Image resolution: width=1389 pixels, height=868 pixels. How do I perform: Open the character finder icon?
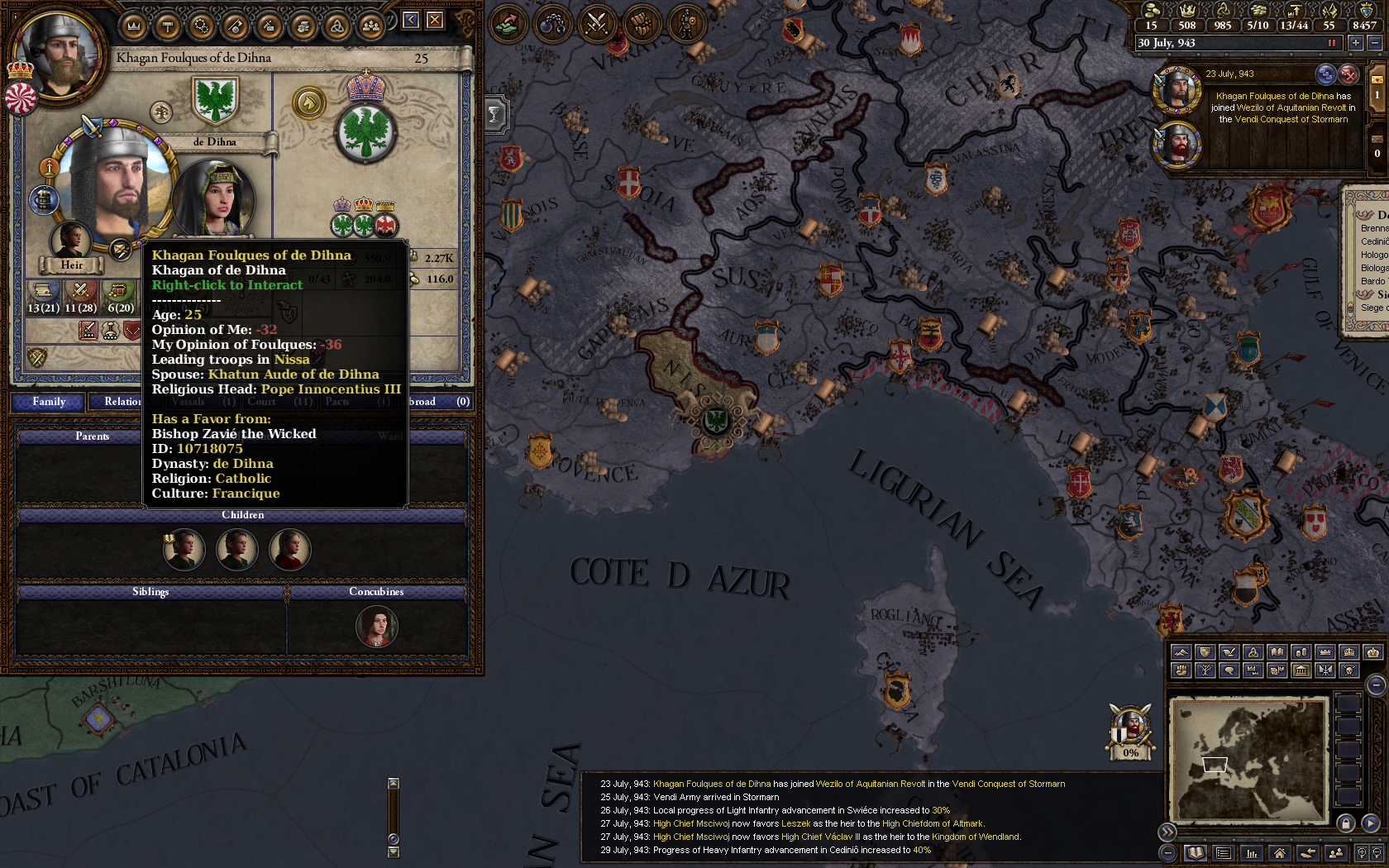(1334, 853)
